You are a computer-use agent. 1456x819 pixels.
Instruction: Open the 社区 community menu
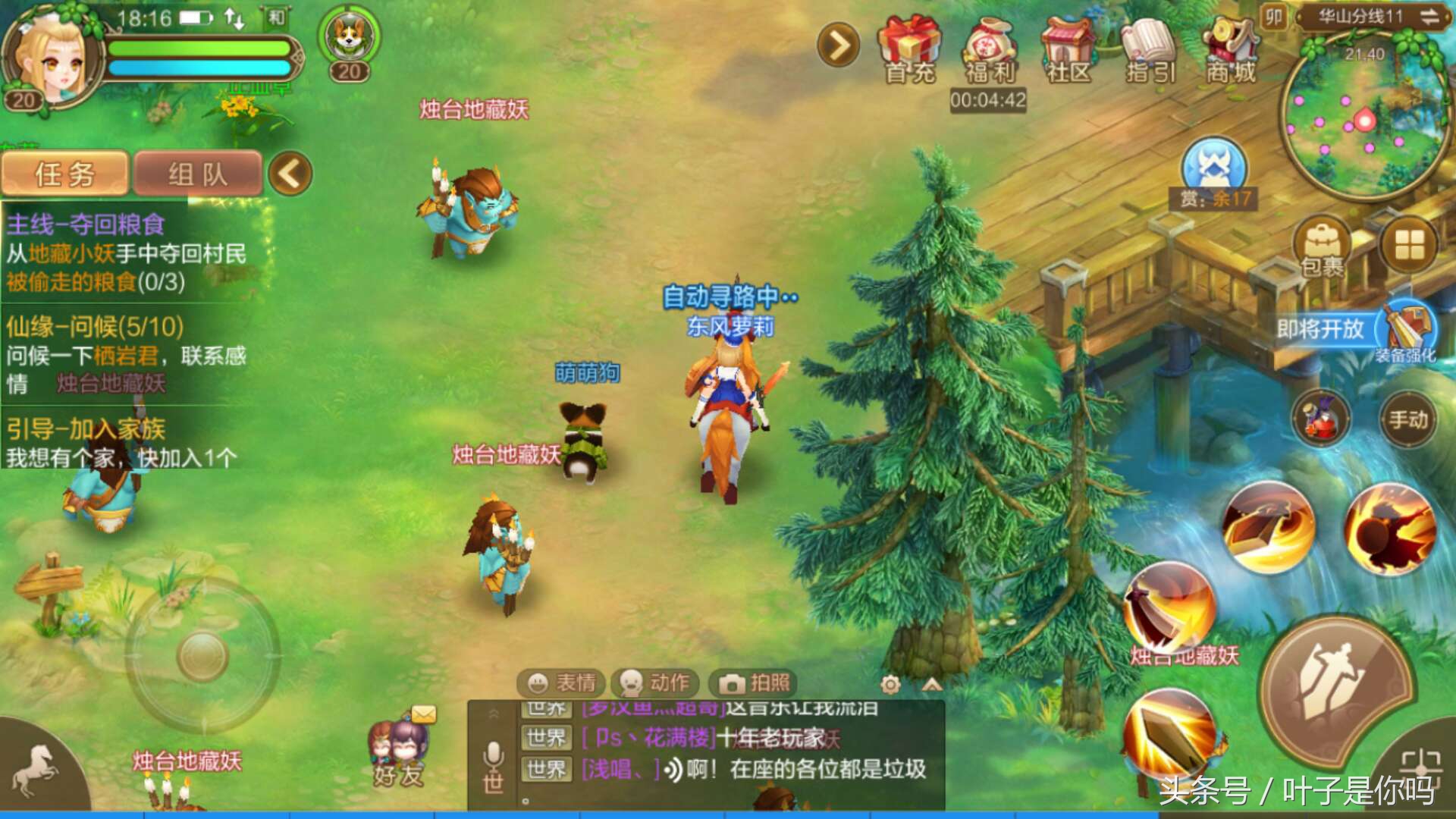1069,49
